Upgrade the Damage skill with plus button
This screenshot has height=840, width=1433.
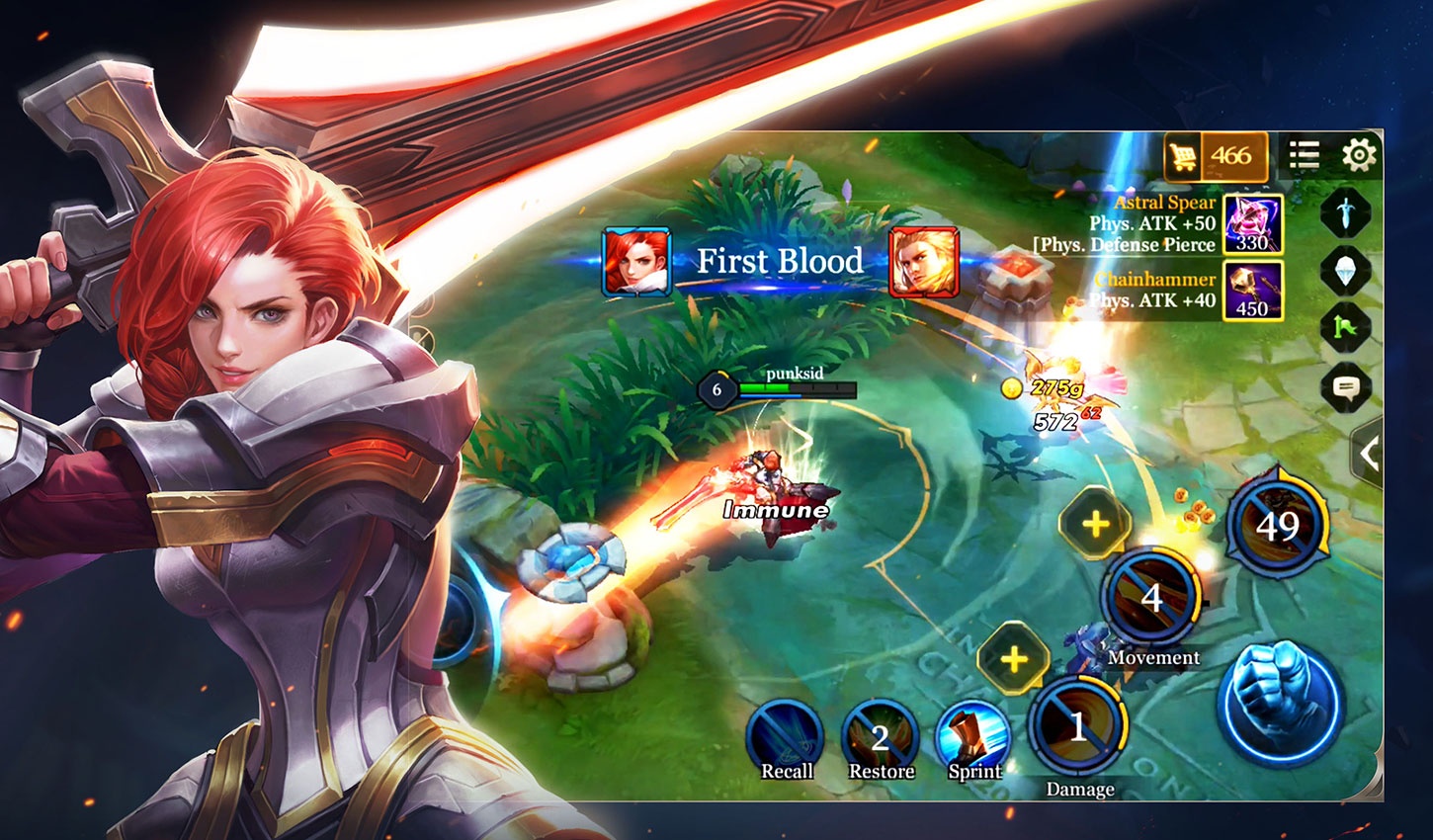[x=1014, y=659]
